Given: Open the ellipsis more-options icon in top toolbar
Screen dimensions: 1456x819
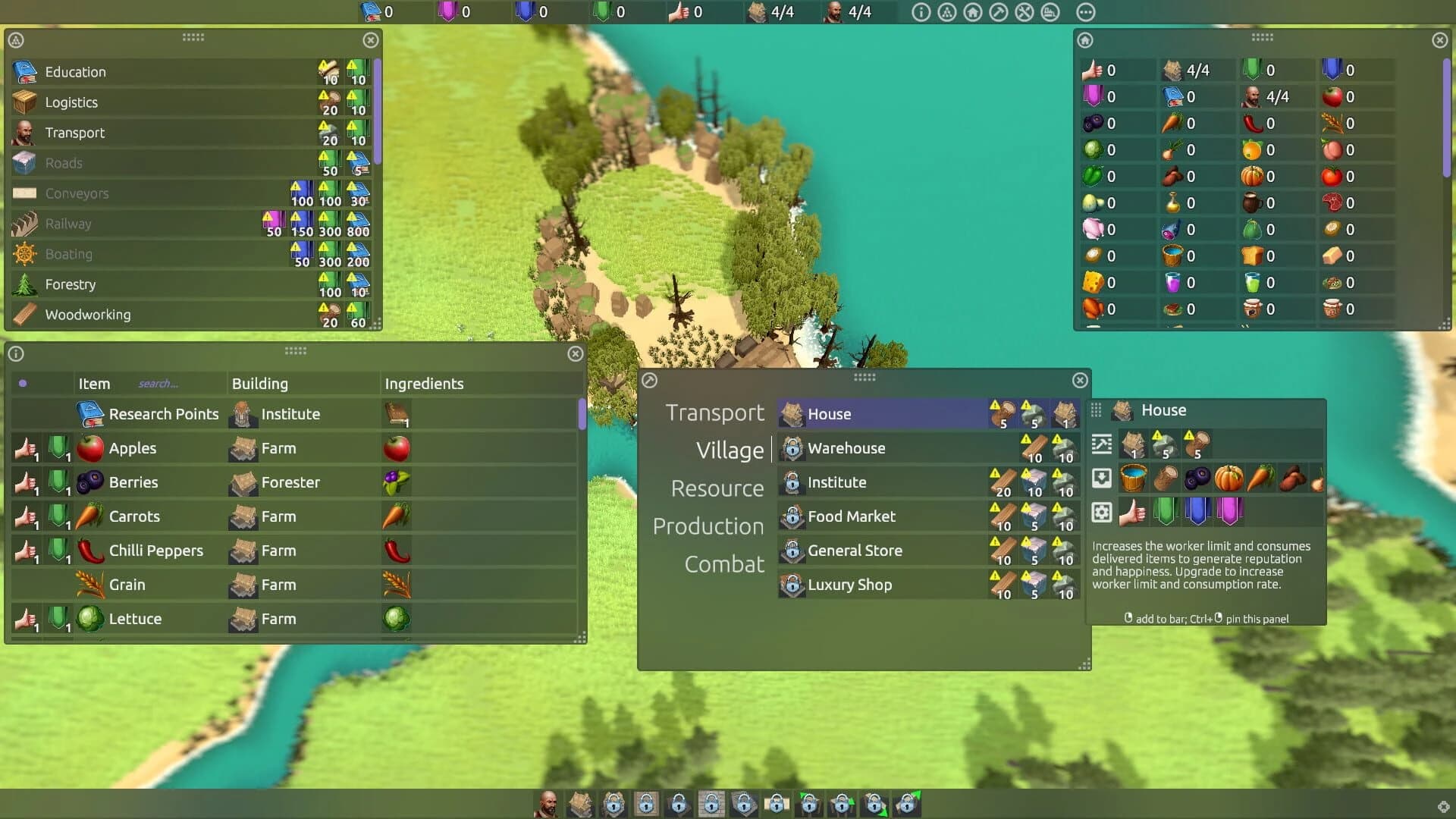Looking at the screenshot, I should tap(1086, 12).
